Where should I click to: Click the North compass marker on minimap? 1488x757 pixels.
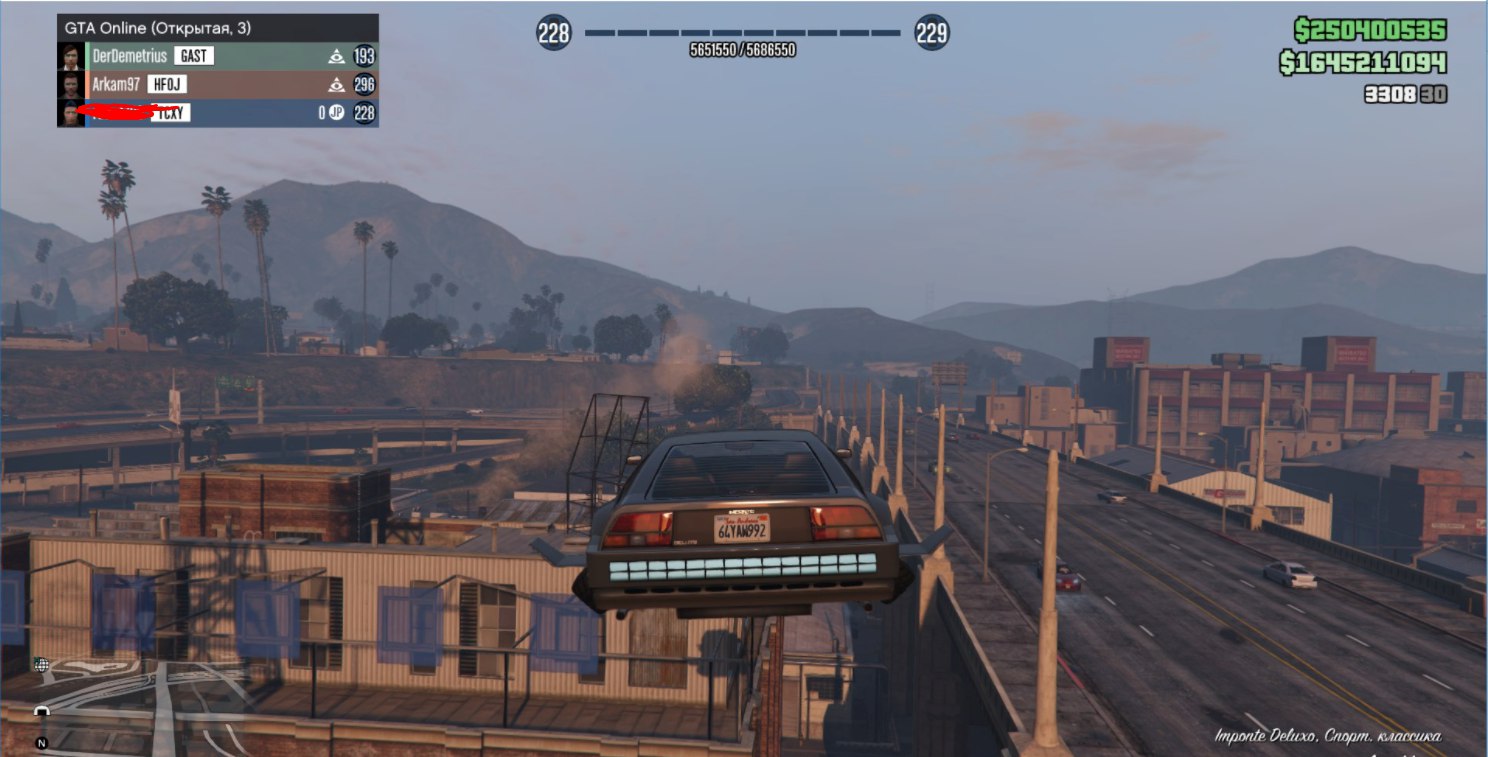pyautogui.click(x=41, y=743)
